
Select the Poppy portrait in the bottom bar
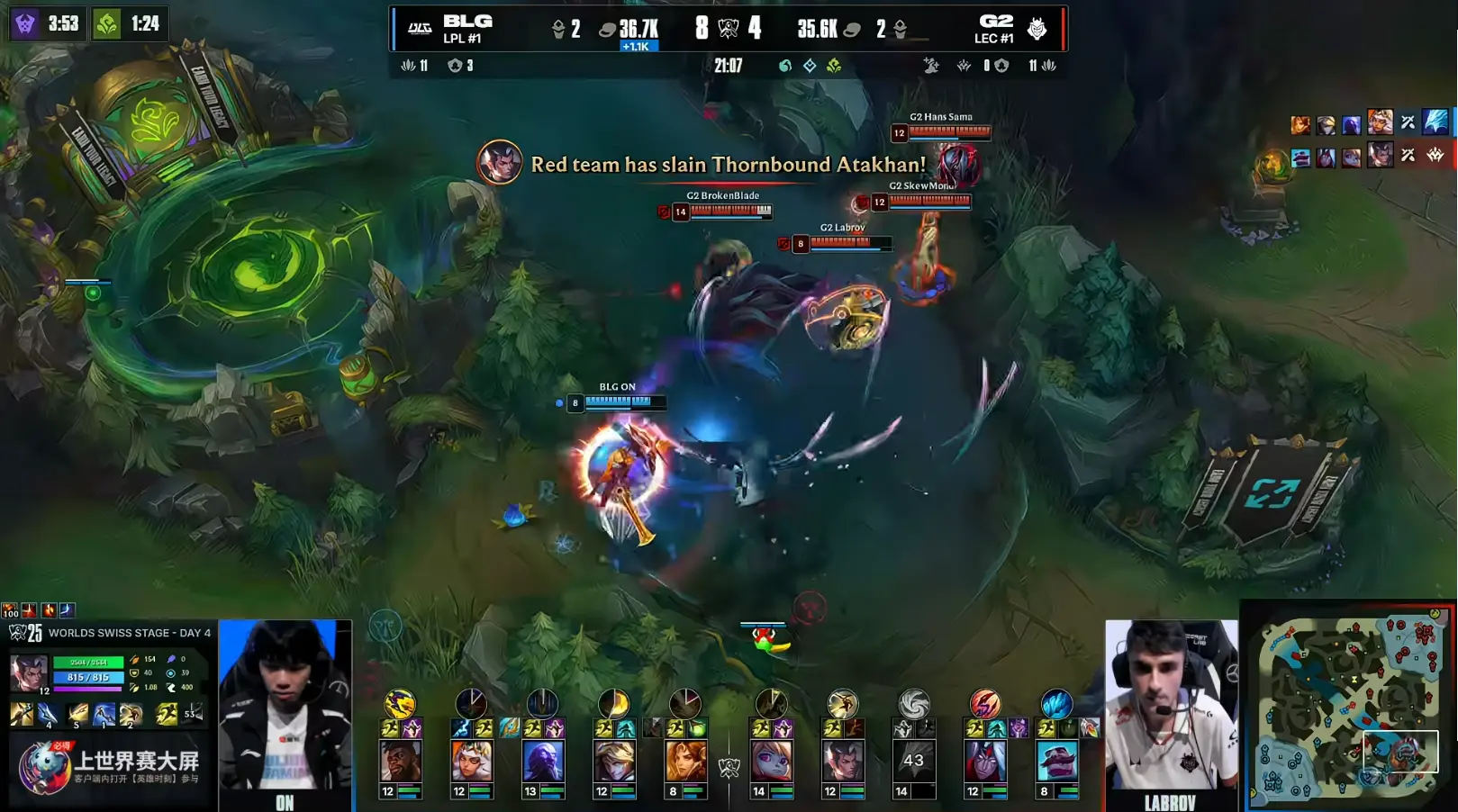[772, 761]
